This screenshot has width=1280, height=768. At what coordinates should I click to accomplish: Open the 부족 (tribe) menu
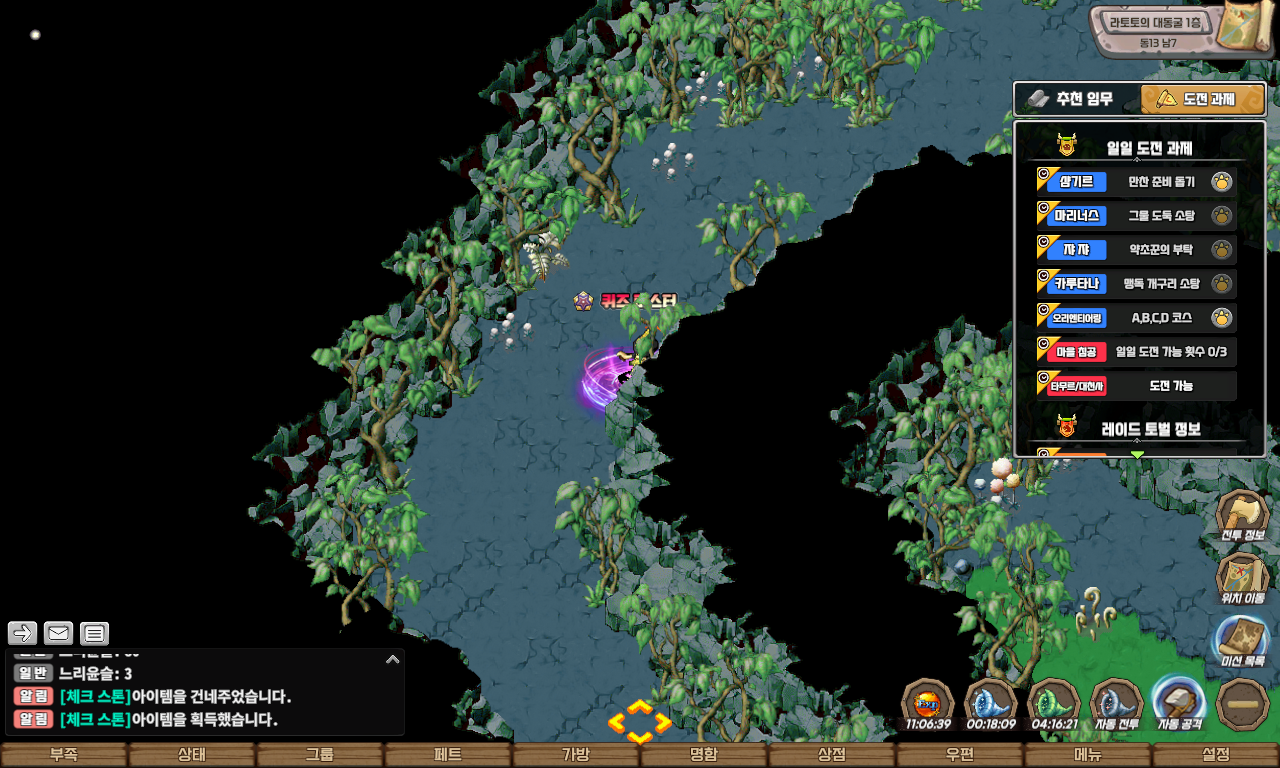click(64, 755)
